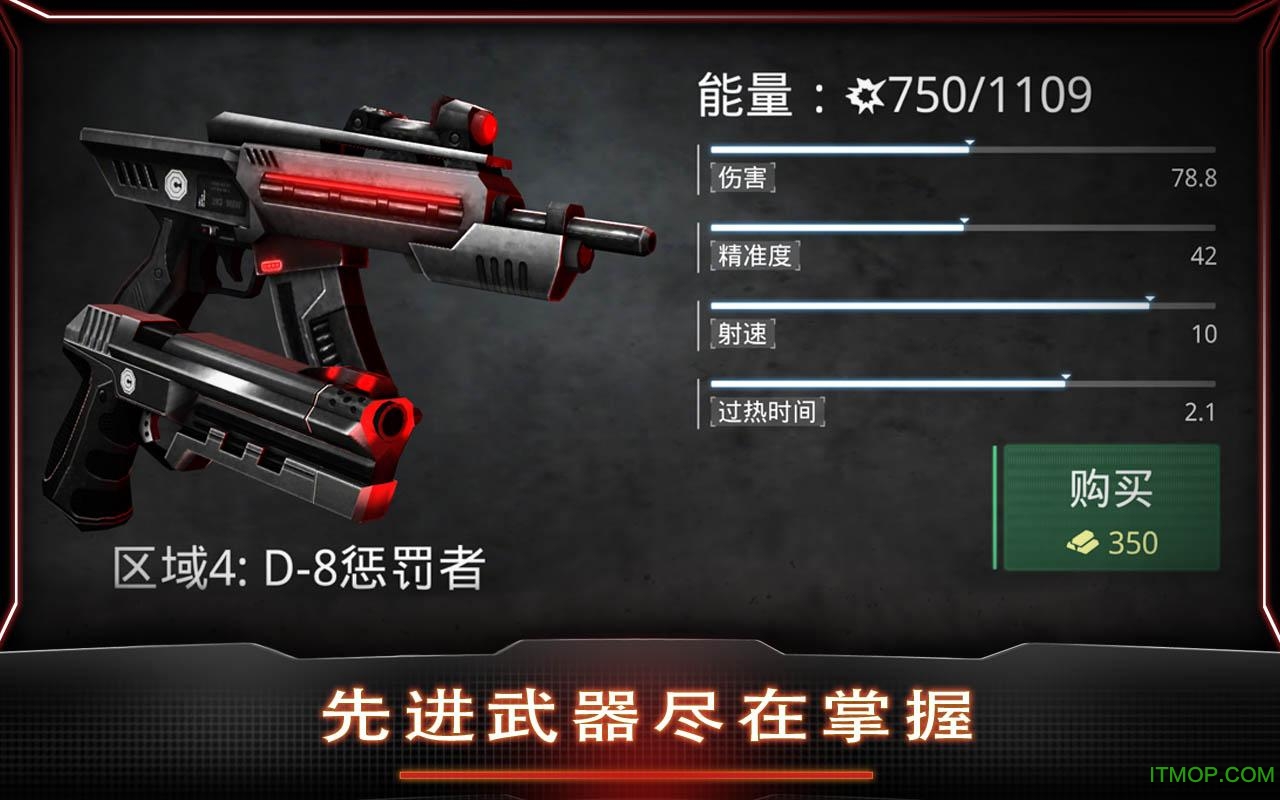
Task: Select the 先进武器尽在掌握 banner text
Action: [x=640, y=716]
